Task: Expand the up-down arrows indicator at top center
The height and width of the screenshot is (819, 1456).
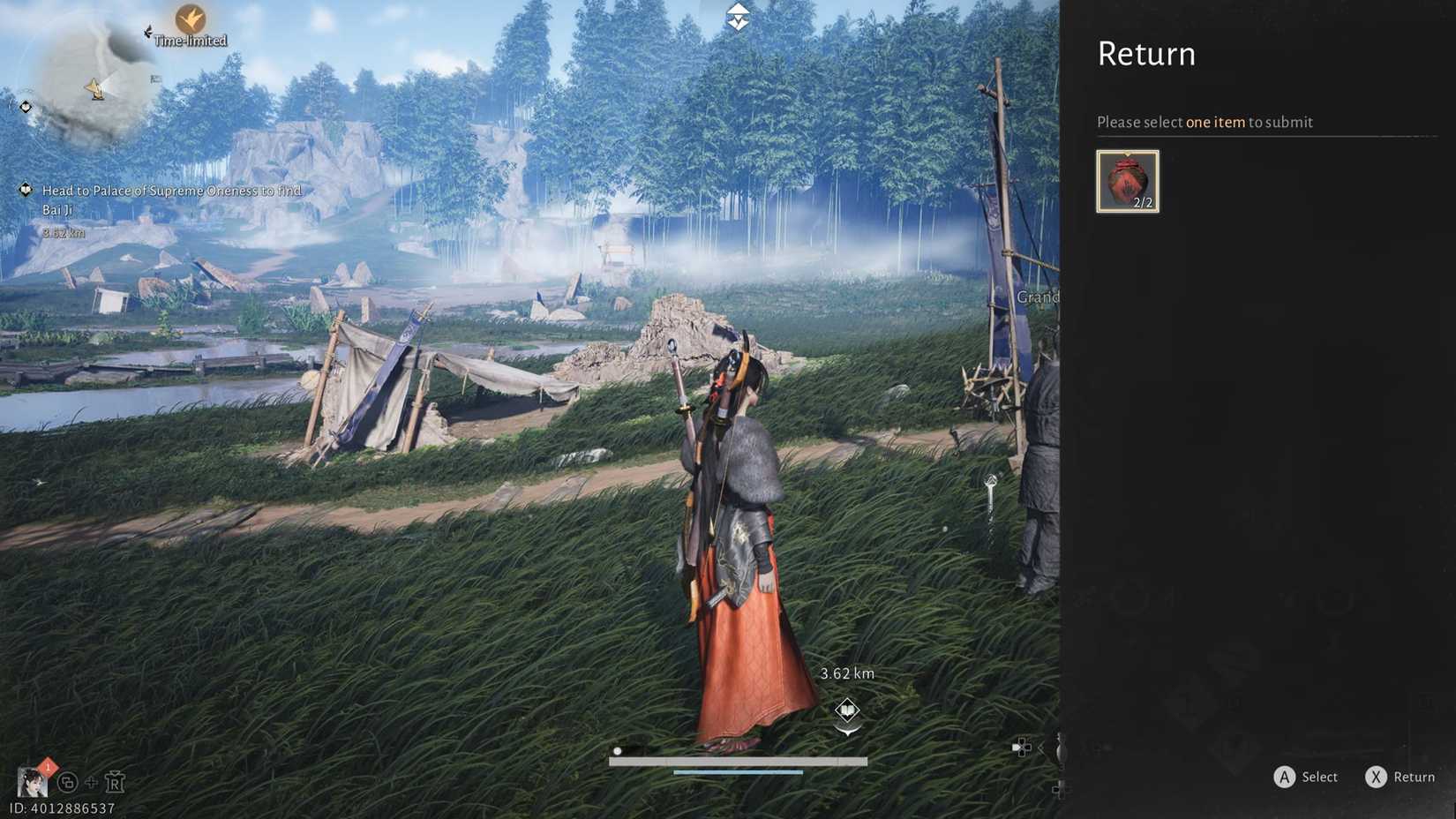Action: (x=737, y=15)
